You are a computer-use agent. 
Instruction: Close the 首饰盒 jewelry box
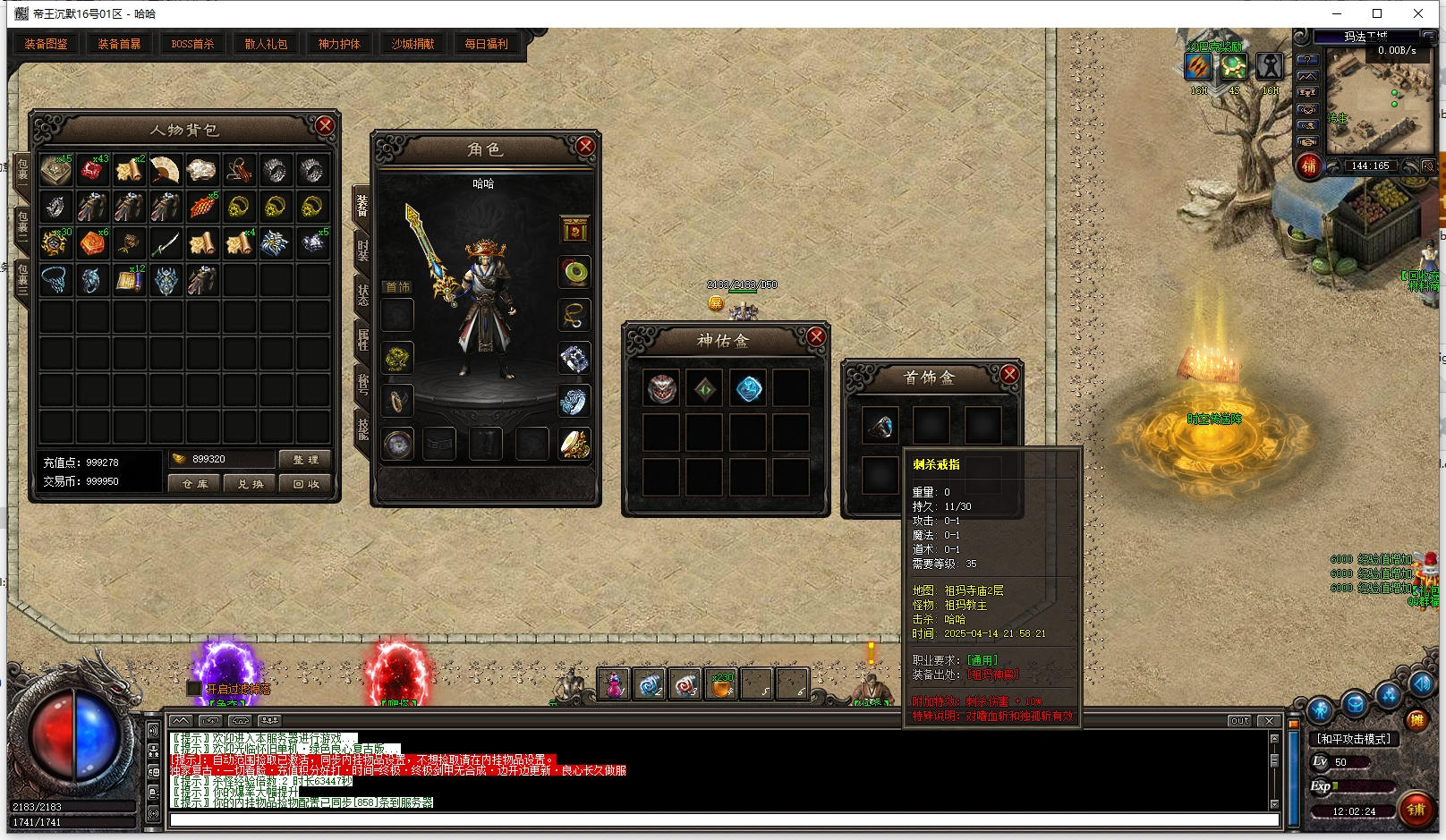point(1009,375)
